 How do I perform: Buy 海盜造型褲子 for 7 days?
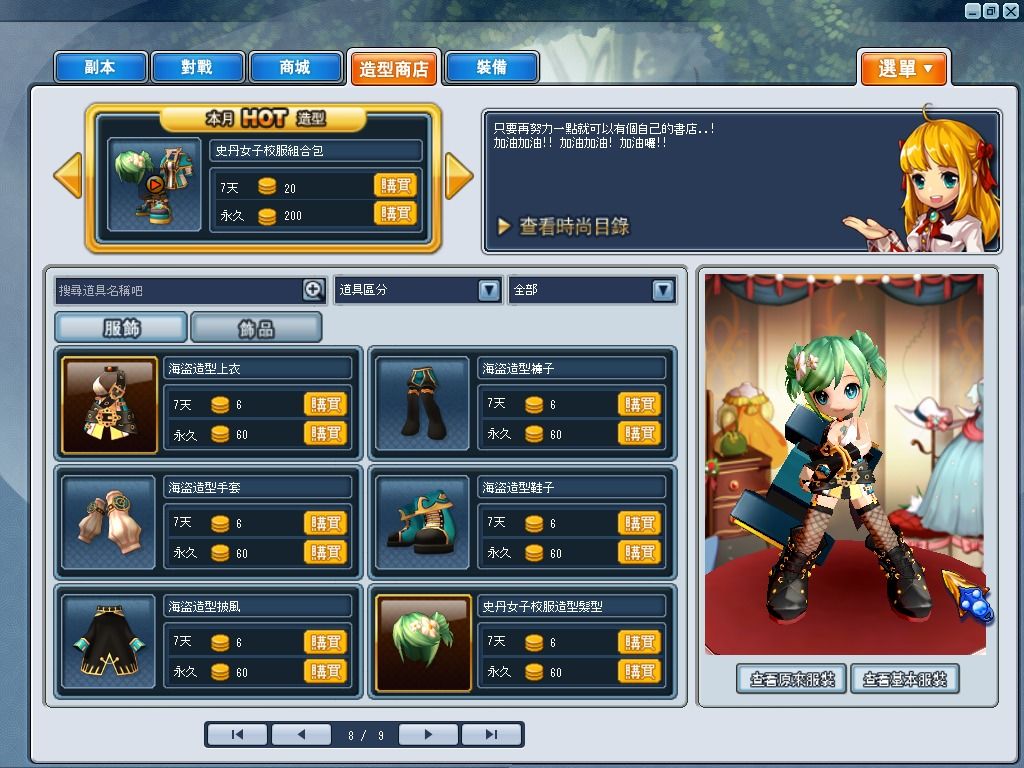tap(639, 404)
